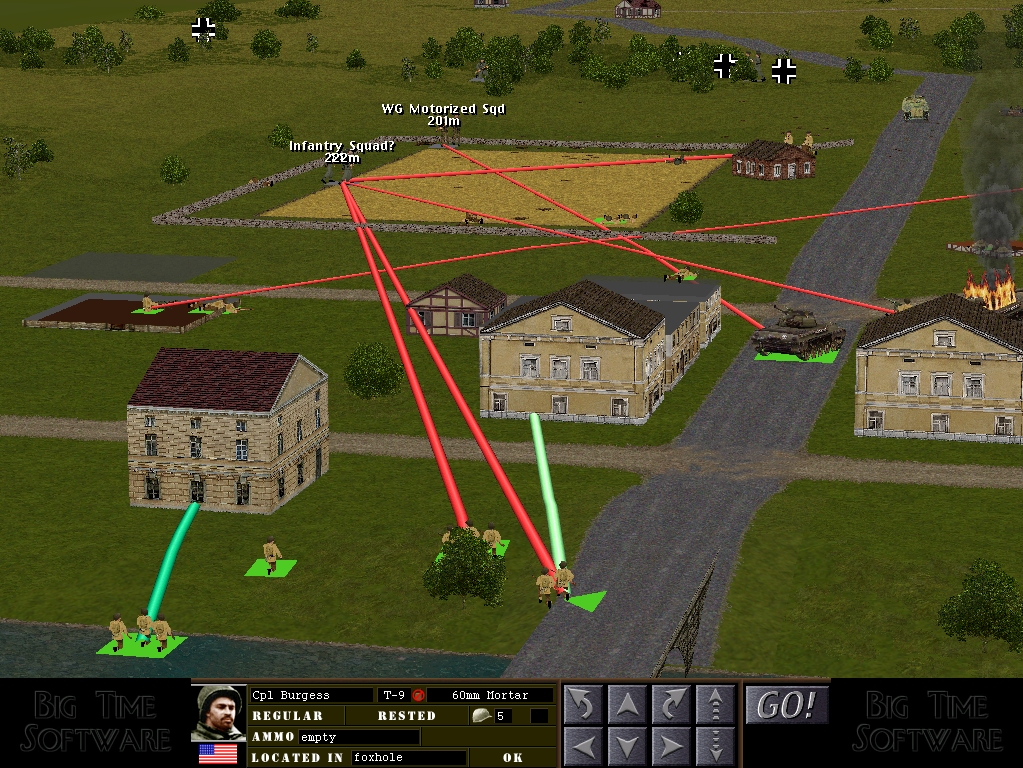Pan camera right with the right arrow
The image size is (1023, 768).
coord(671,747)
